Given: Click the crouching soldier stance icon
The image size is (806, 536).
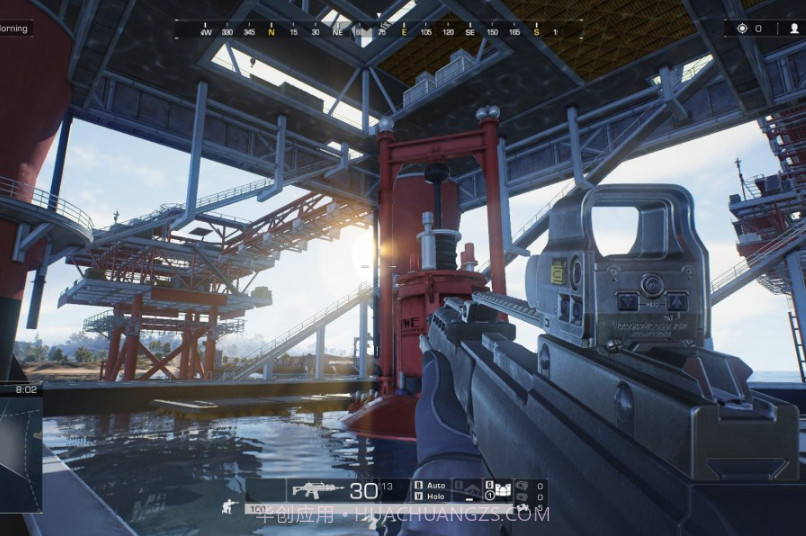Looking at the screenshot, I should tap(229, 506).
